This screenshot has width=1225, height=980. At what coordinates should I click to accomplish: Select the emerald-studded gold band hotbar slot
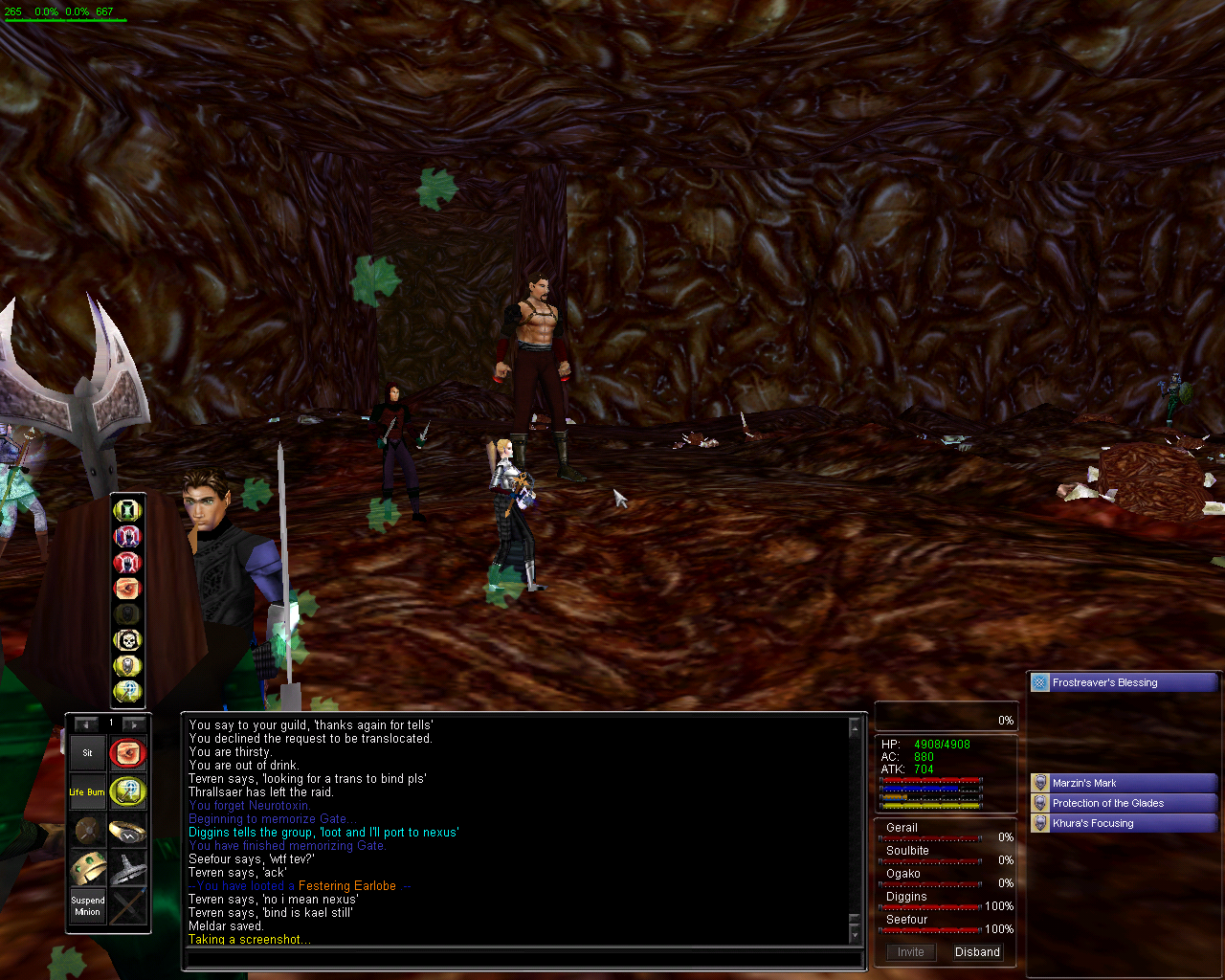[x=87, y=868]
